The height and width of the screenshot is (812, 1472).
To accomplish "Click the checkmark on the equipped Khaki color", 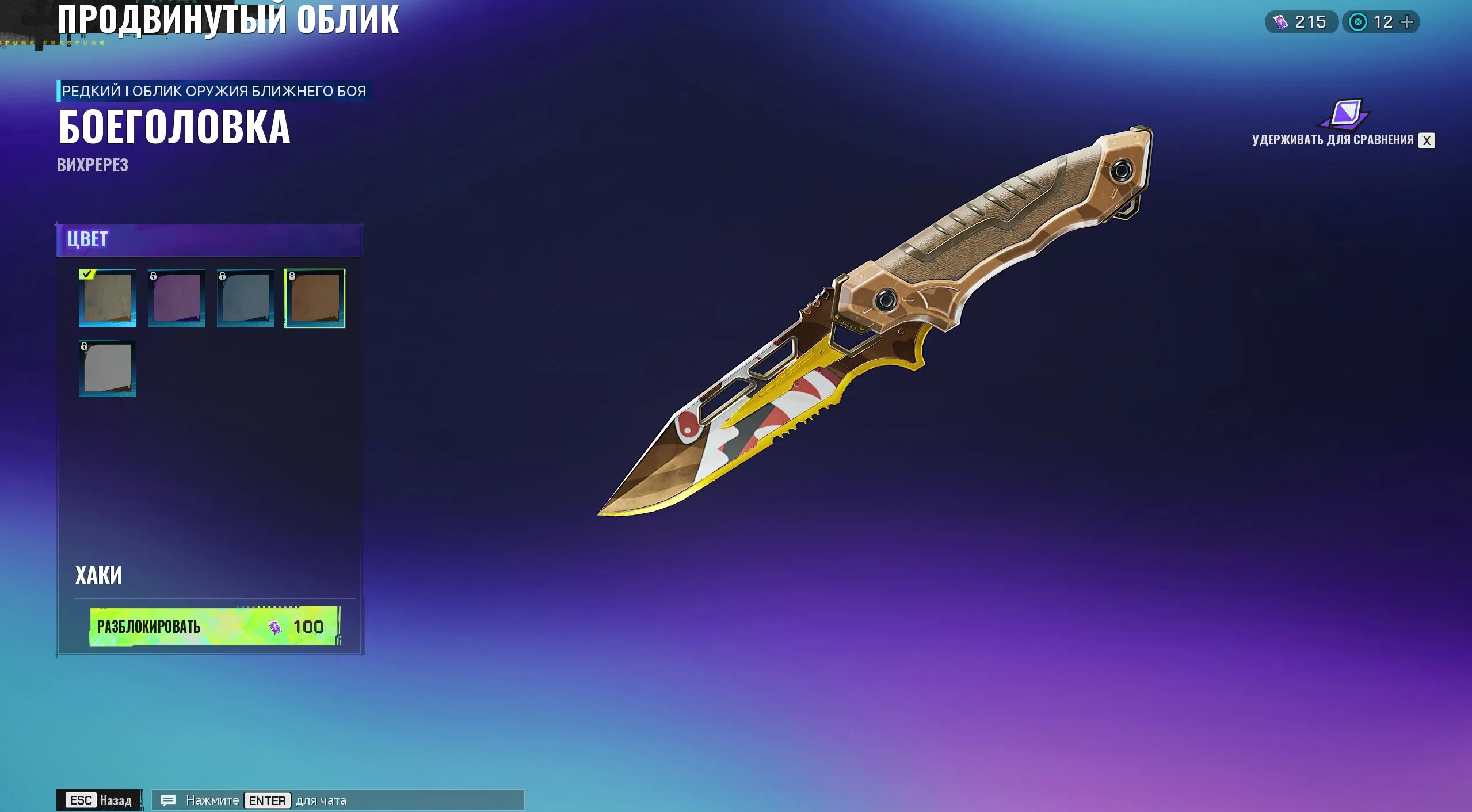I will point(86,275).
